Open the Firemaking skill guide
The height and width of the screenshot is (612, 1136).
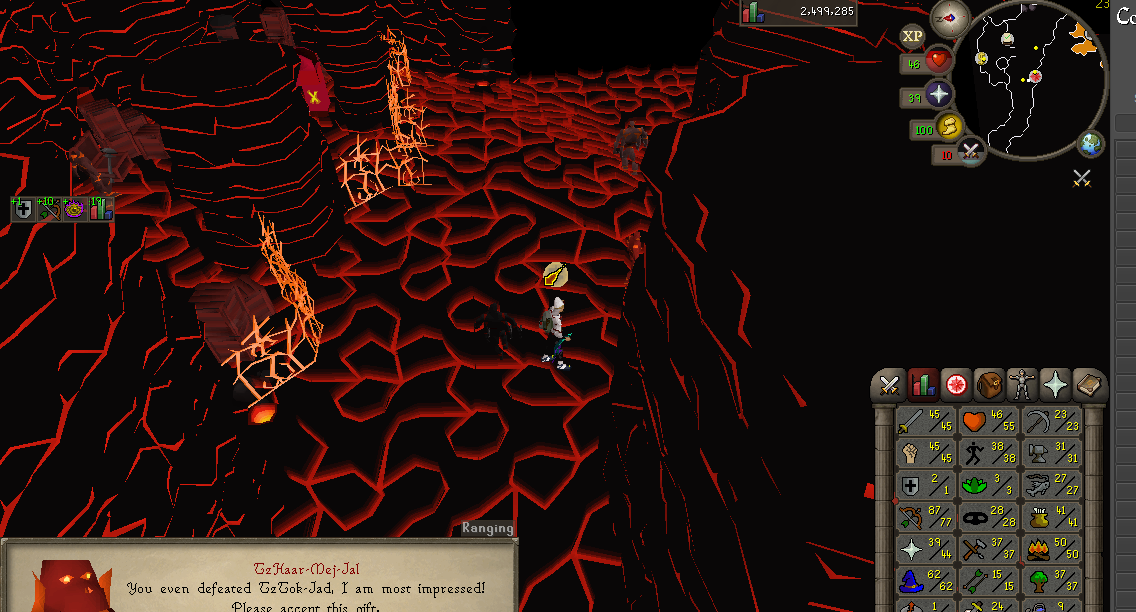pos(1051,550)
